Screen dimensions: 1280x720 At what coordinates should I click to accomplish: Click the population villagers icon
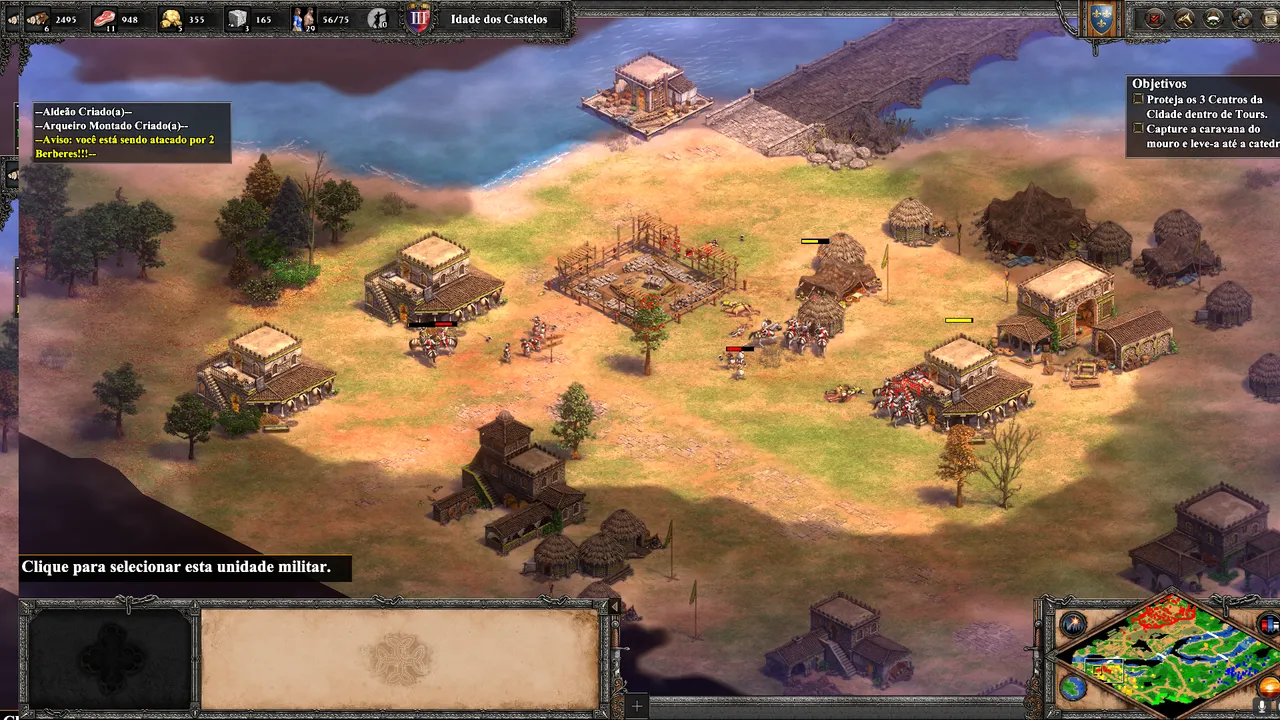(304, 19)
